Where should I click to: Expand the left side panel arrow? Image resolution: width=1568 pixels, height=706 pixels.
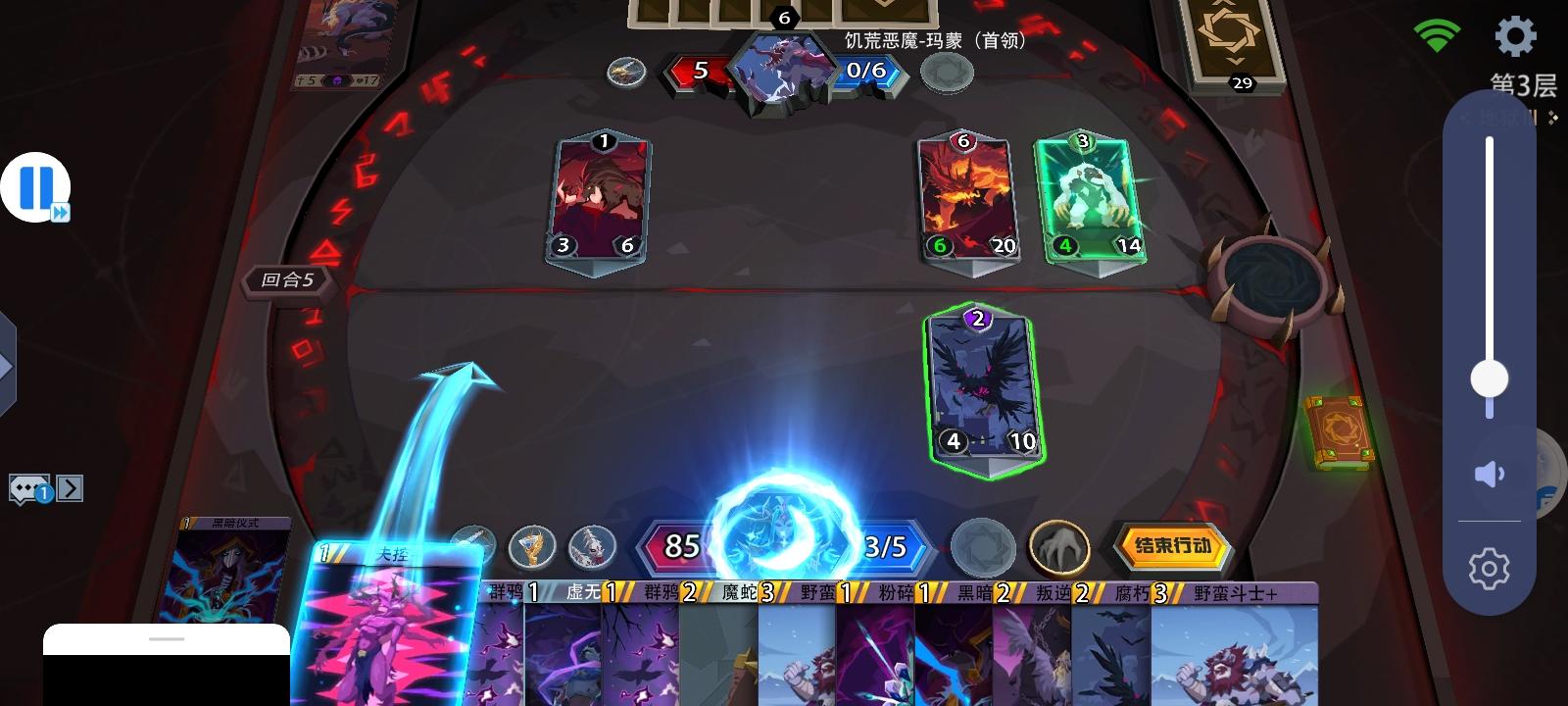(x=8, y=366)
